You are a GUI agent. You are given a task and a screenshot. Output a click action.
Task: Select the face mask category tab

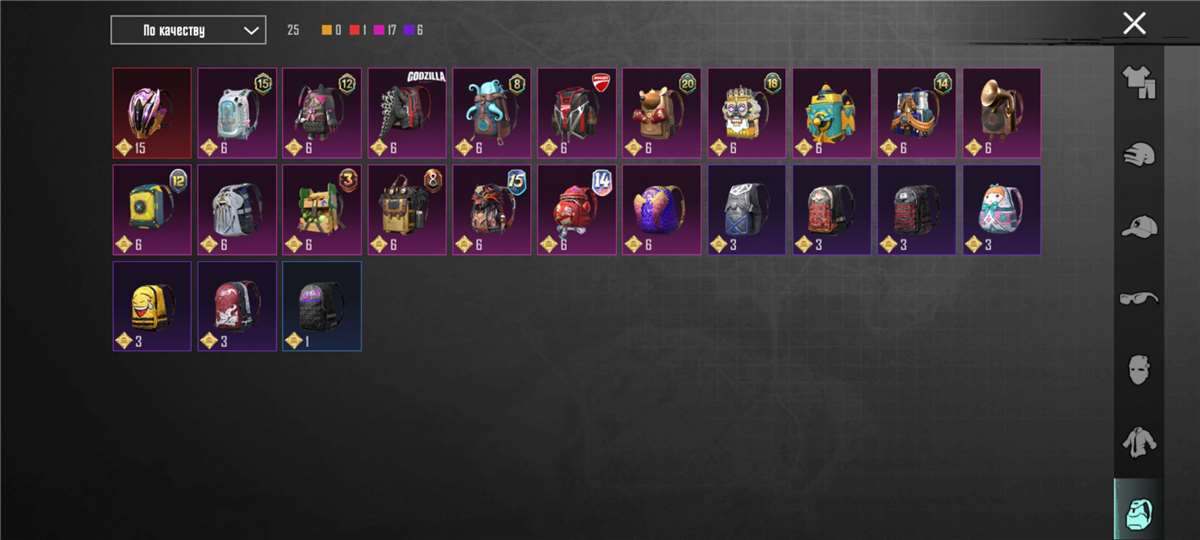[x=1138, y=369]
